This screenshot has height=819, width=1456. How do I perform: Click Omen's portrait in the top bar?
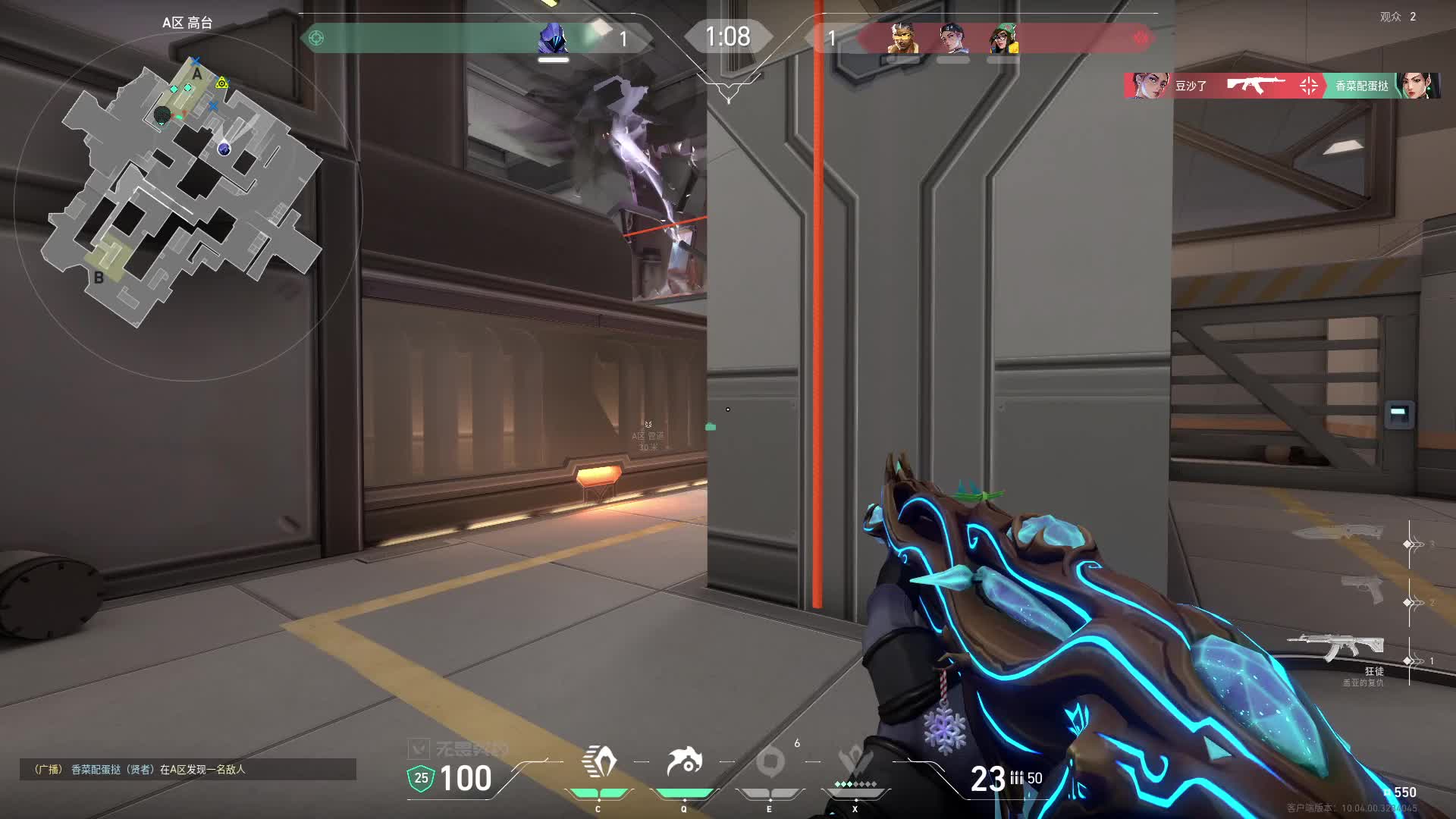tap(553, 38)
